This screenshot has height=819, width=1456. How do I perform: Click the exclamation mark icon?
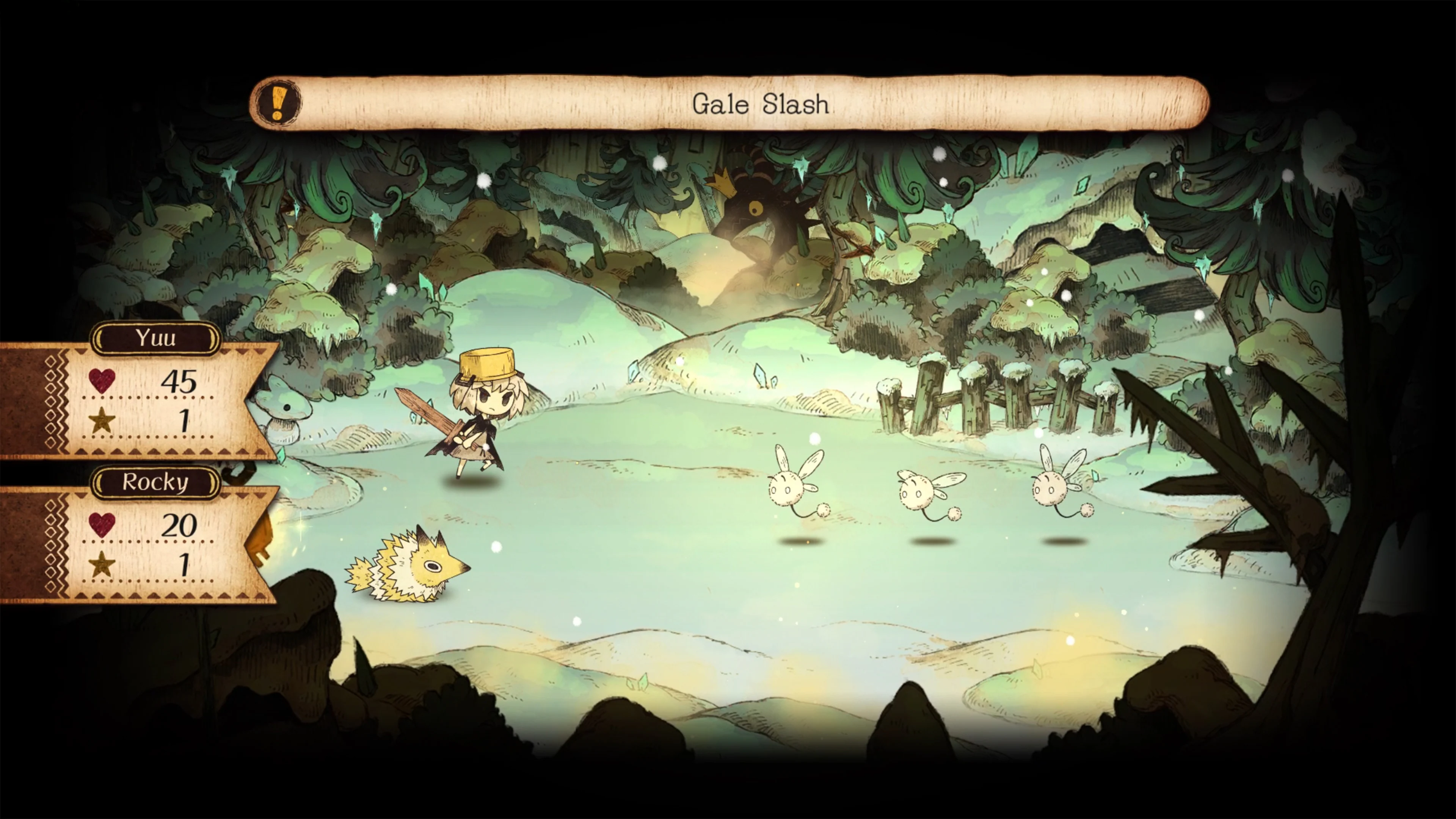click(x=278, y=104)
